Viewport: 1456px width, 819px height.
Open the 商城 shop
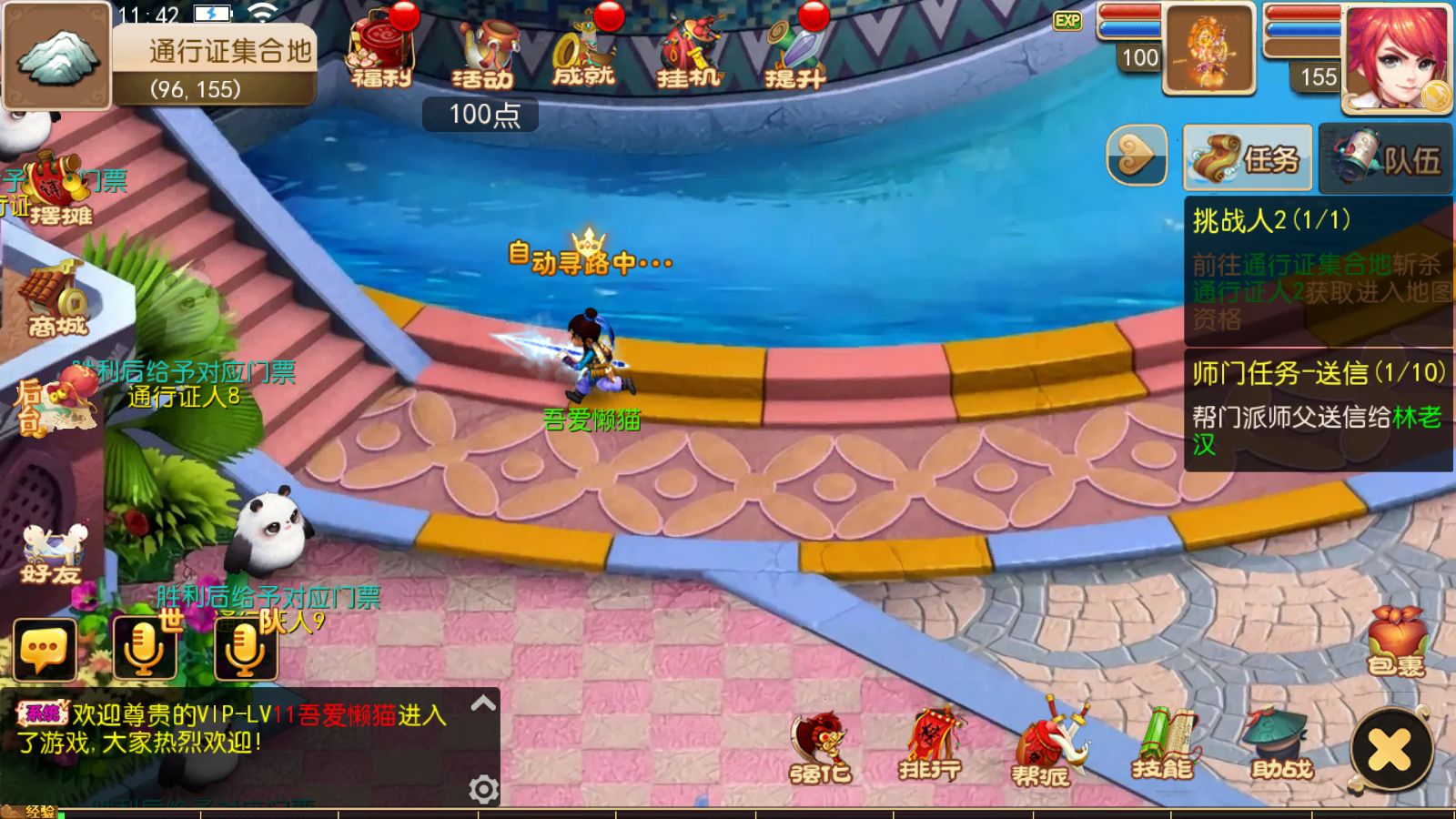pos(56,300)
